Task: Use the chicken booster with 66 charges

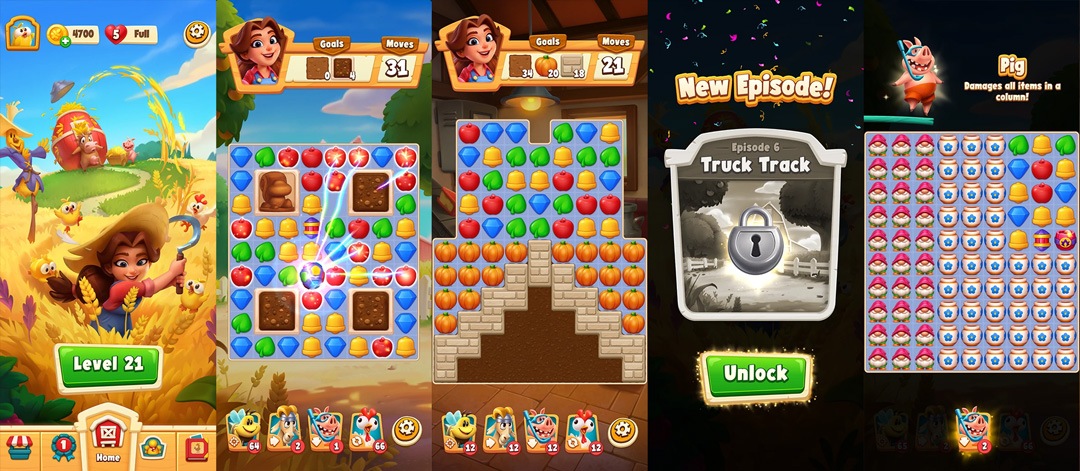Action: tap(366, 428)
